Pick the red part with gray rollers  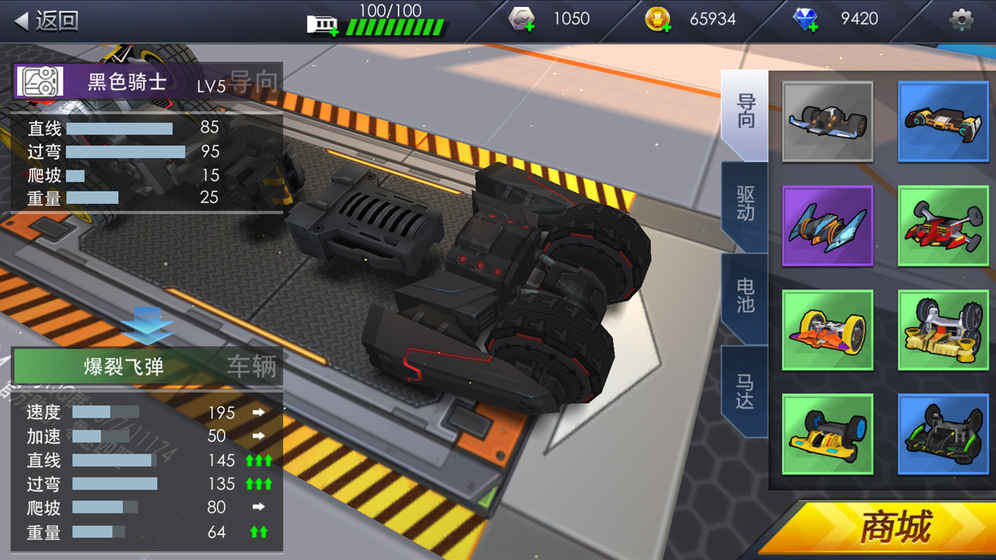pos(942,225)
